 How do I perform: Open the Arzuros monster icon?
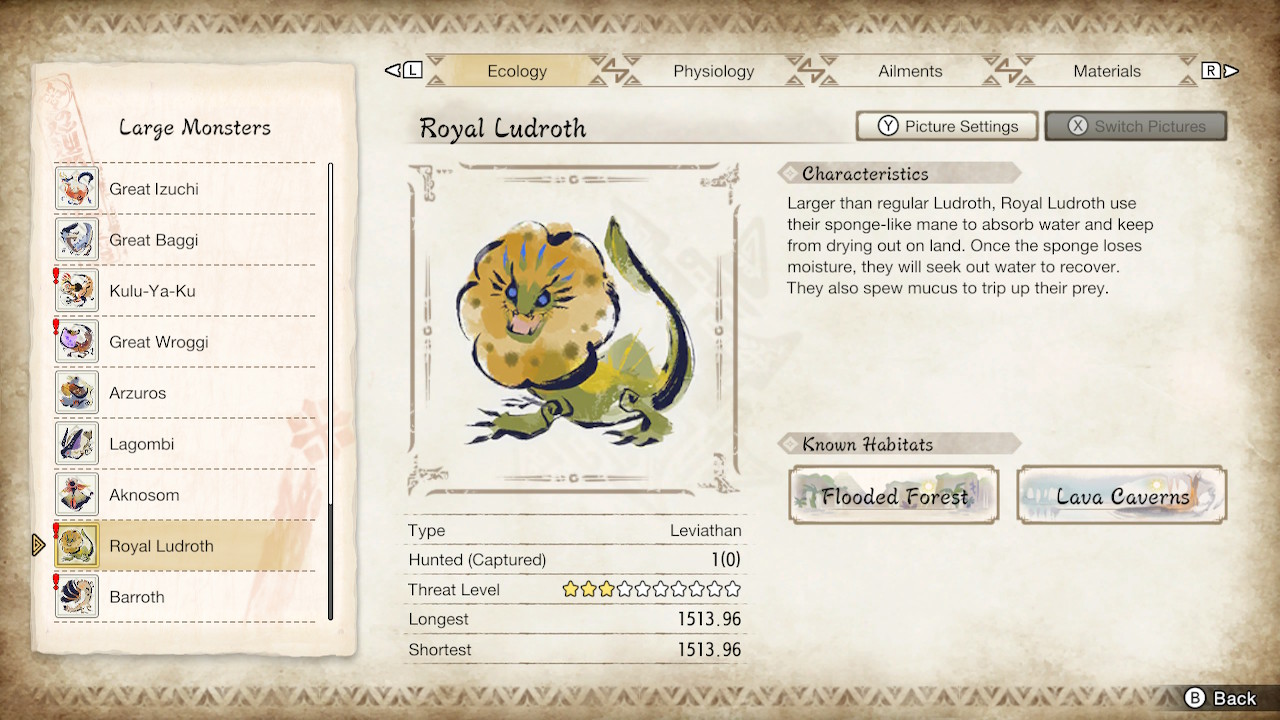(76, 392)
